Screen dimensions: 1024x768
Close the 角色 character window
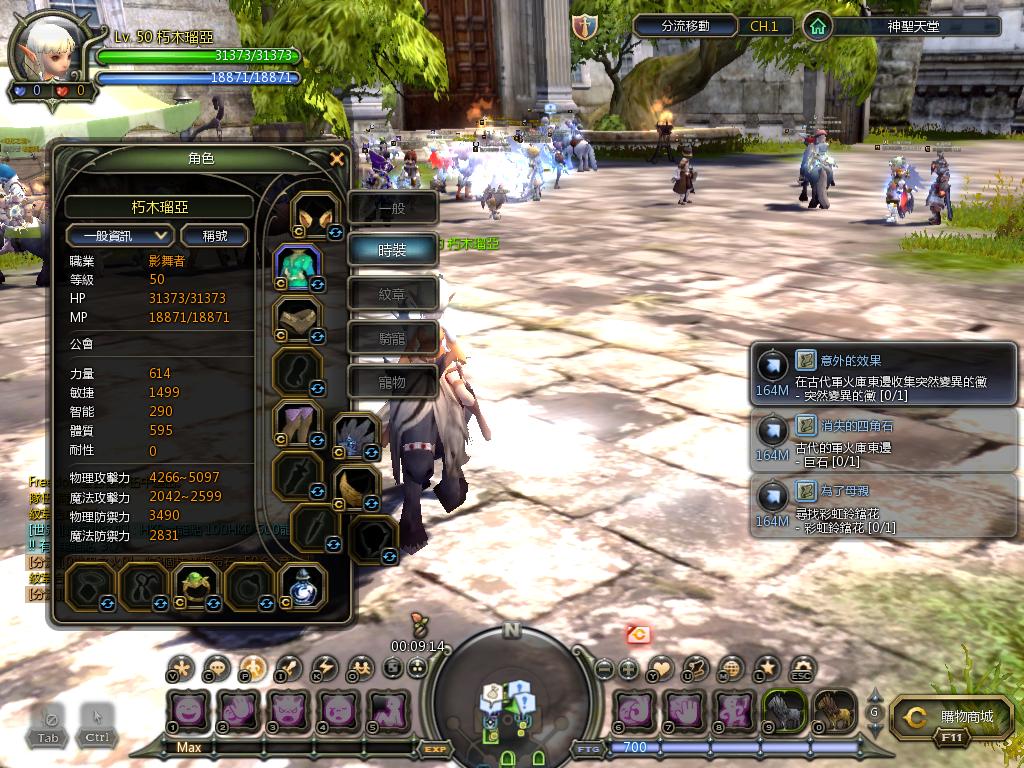(337, 159)
